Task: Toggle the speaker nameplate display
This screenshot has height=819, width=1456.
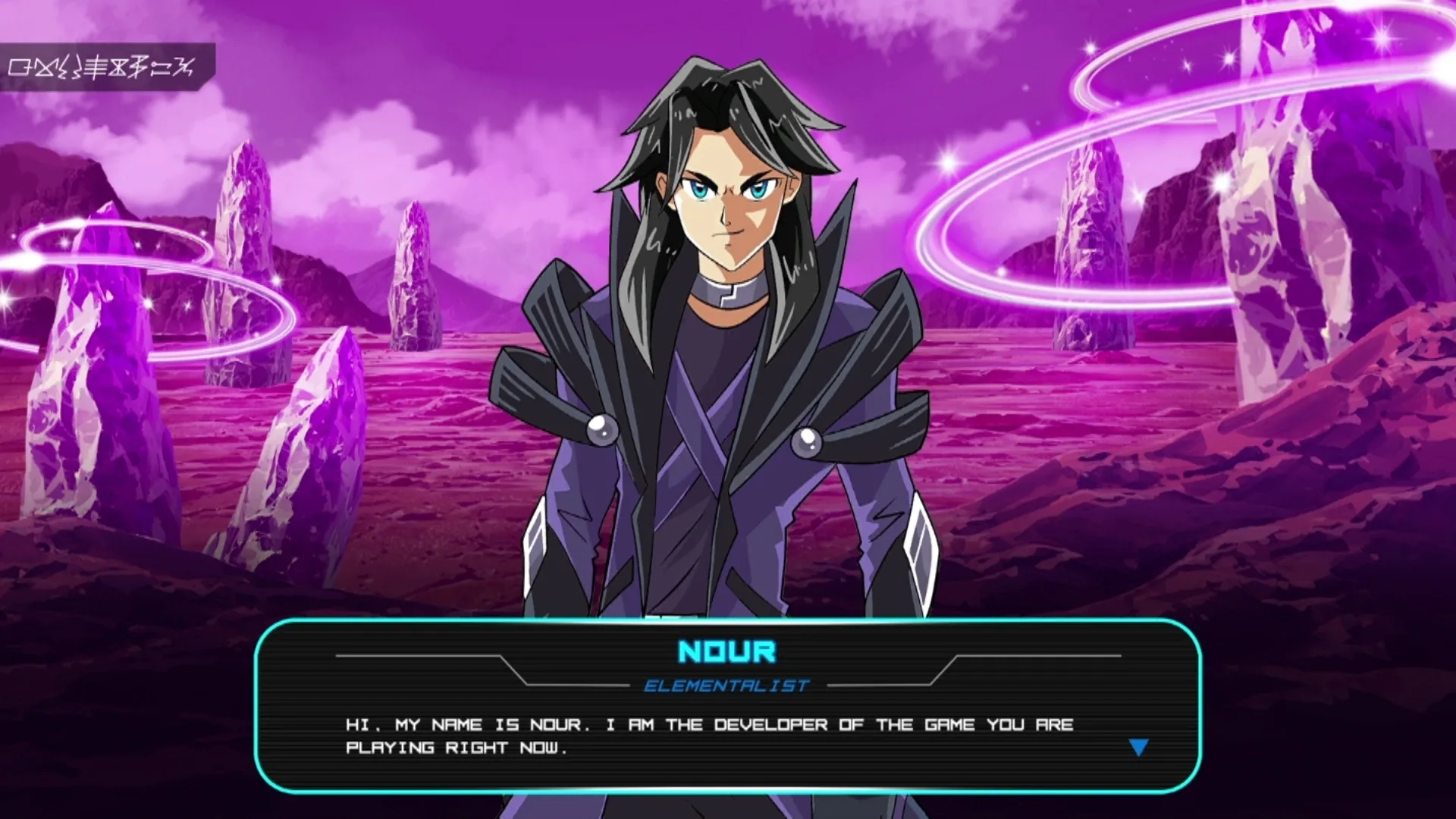Action: pos(726,650)
